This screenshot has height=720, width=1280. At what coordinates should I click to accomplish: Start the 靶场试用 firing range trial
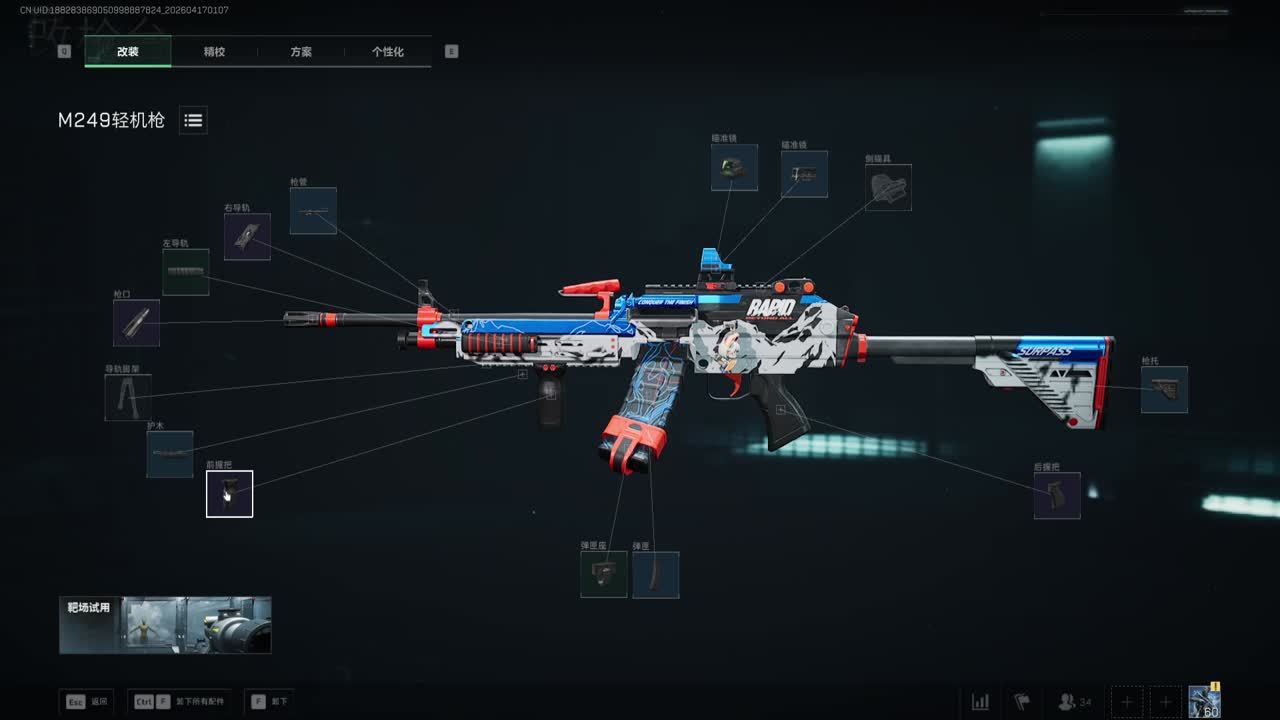pyautogui.click(x=165, y=625)
